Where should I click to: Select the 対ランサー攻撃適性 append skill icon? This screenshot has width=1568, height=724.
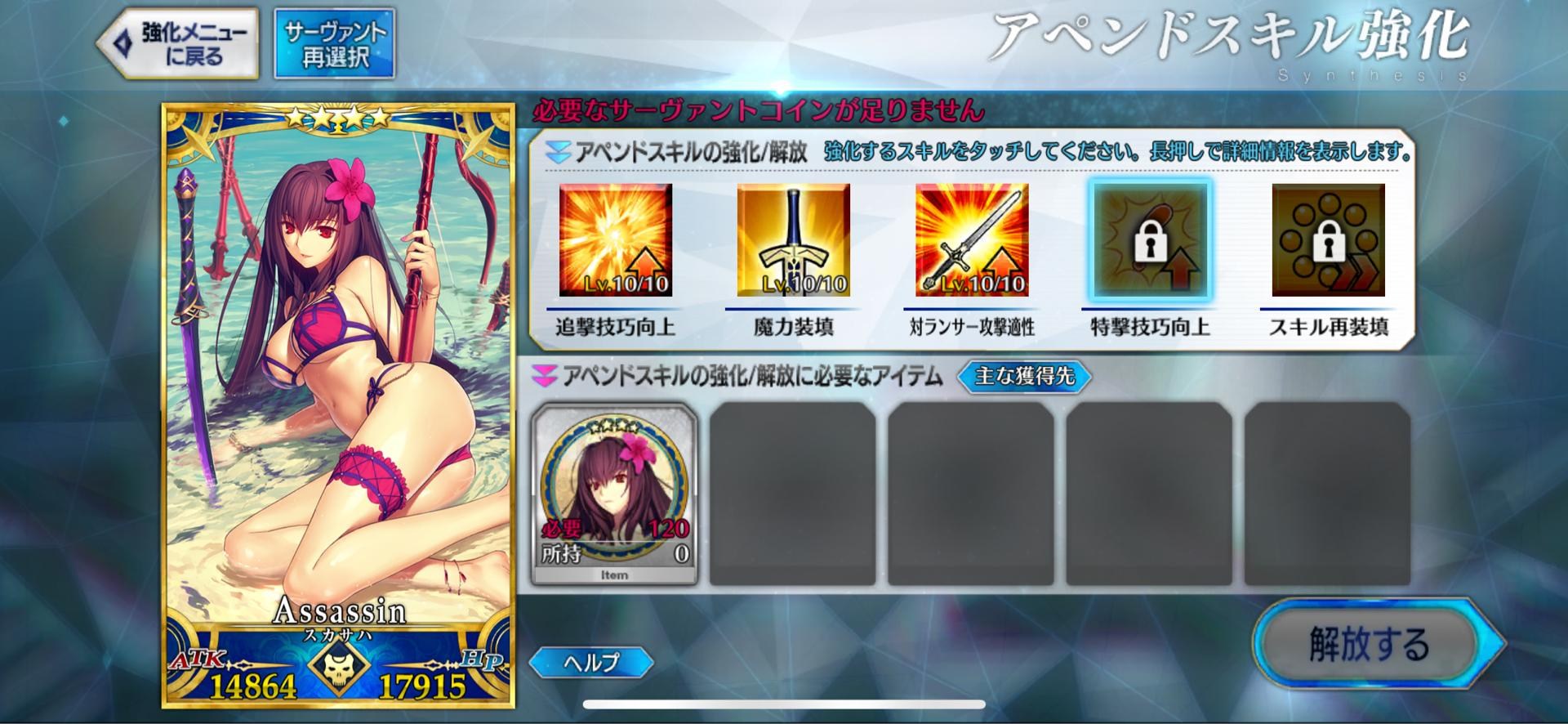[972, 241]
